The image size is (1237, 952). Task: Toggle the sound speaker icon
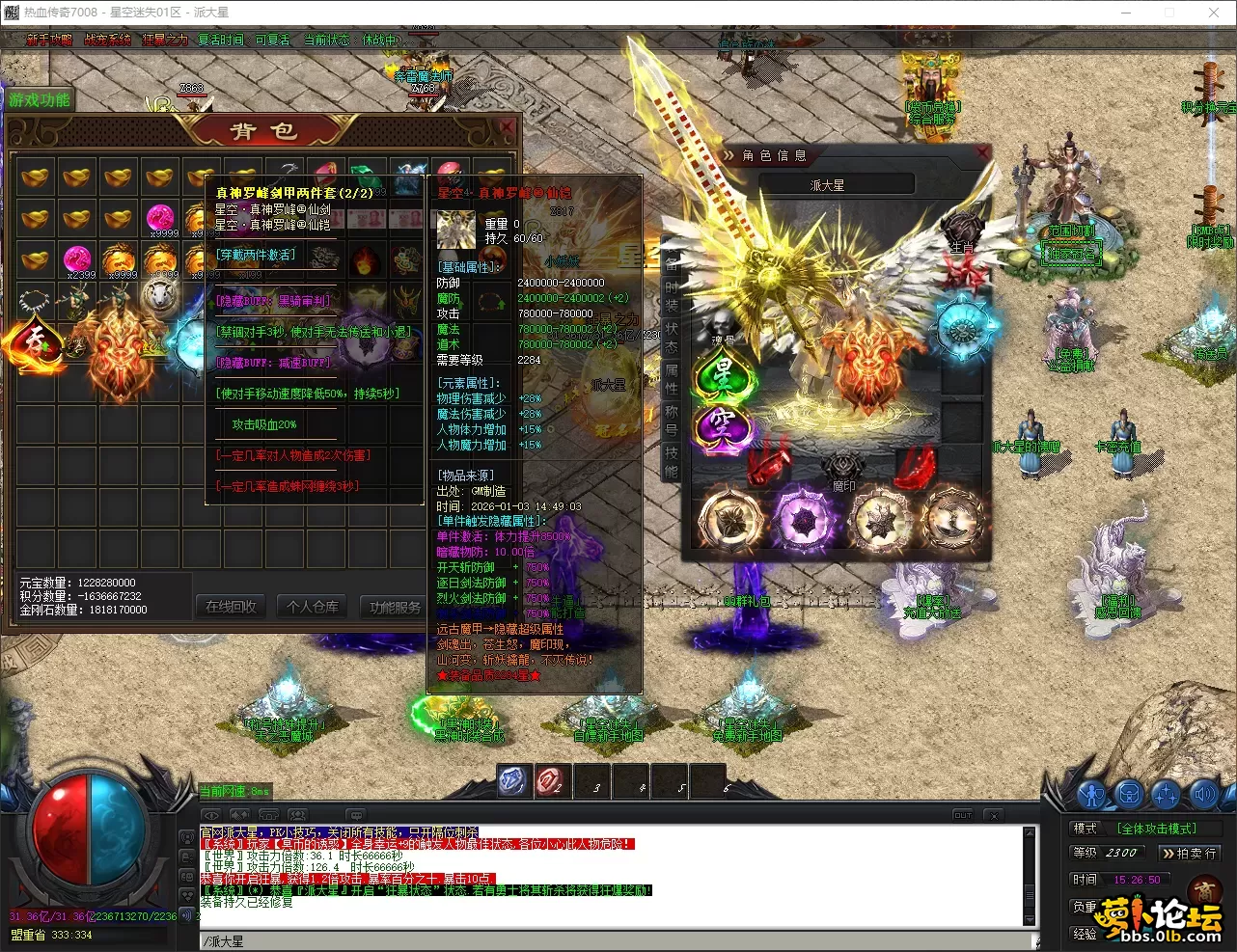(x=1203, y=795)
